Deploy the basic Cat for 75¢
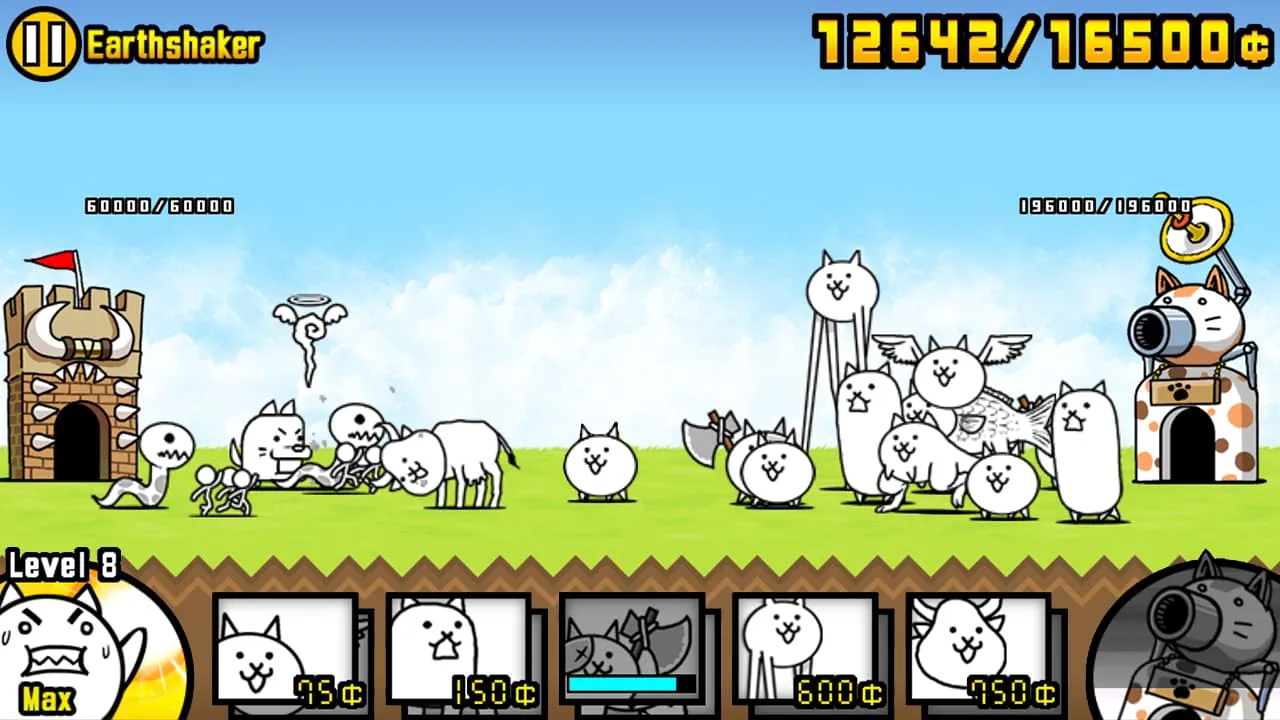1280x720 pixels. [287, 650]
